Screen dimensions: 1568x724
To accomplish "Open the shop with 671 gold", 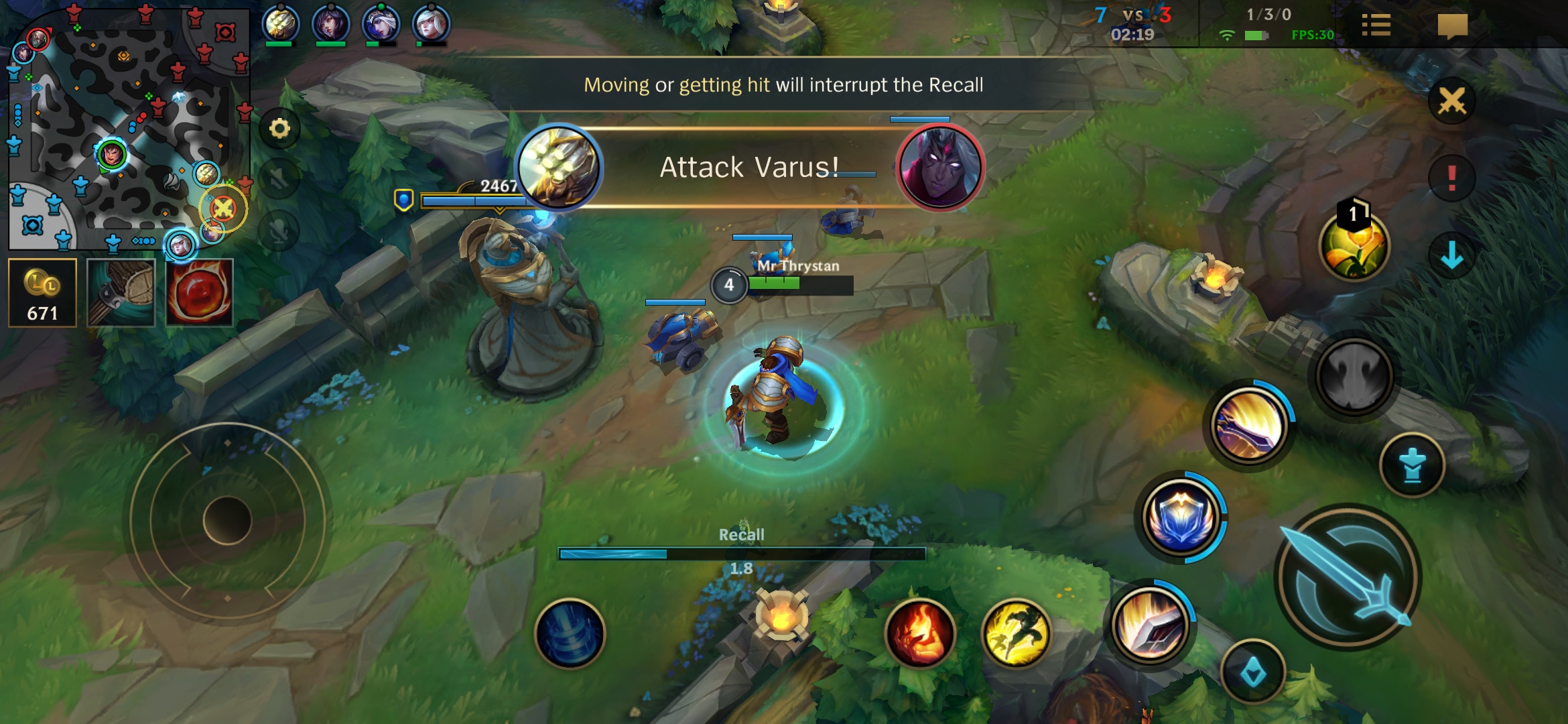I will click(42, 293).
